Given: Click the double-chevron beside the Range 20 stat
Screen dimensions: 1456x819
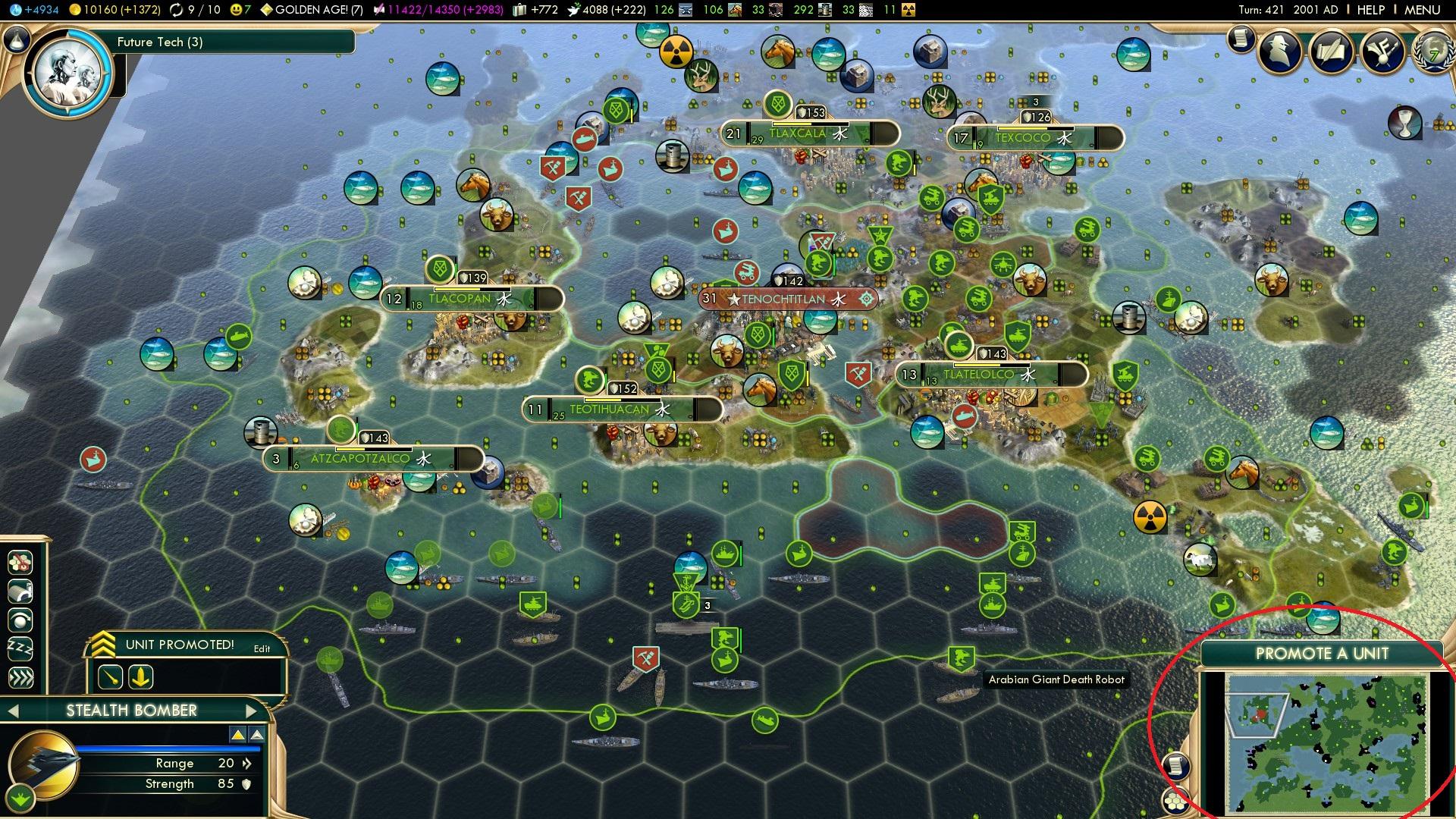Looking at the screenshot, I should [x=247, y=764].
